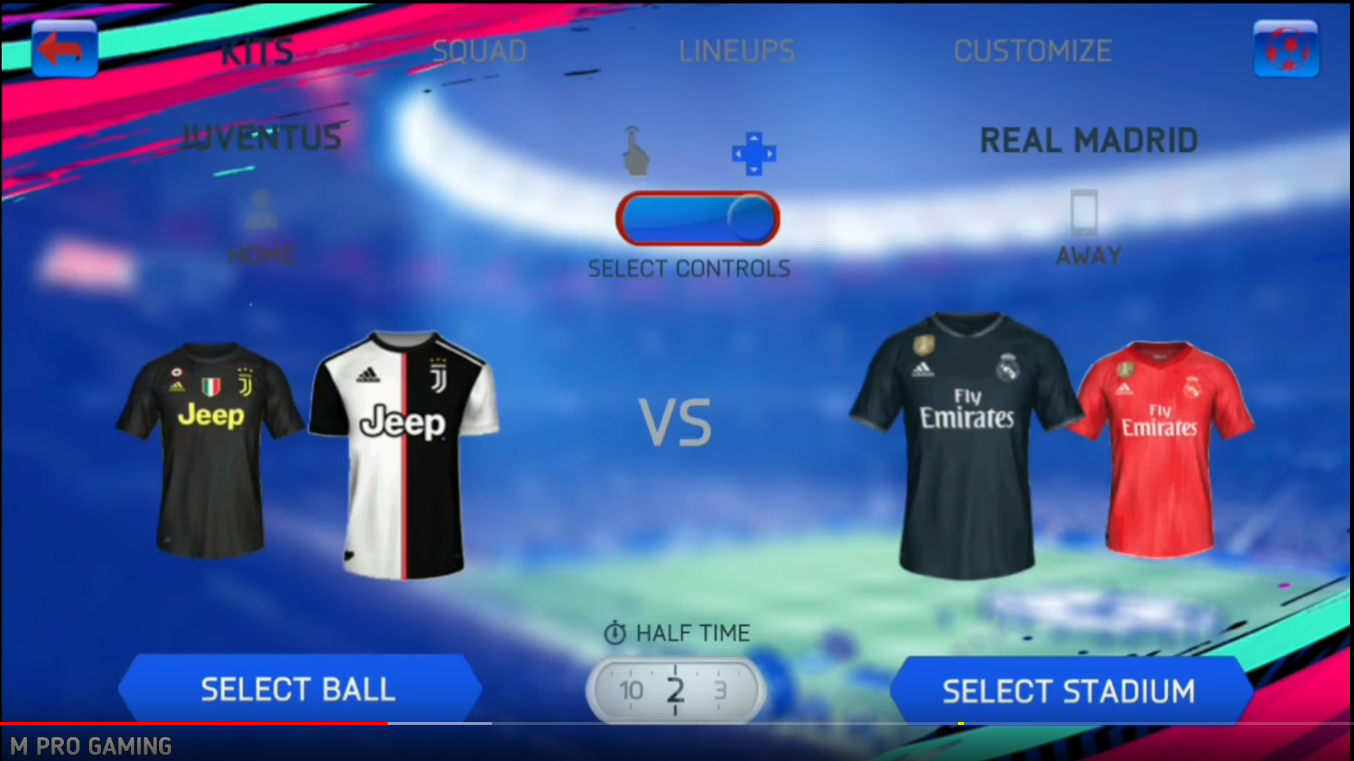1354x761 pixels.
Task: Click the back arrow icon
Action: click(64, 46)
